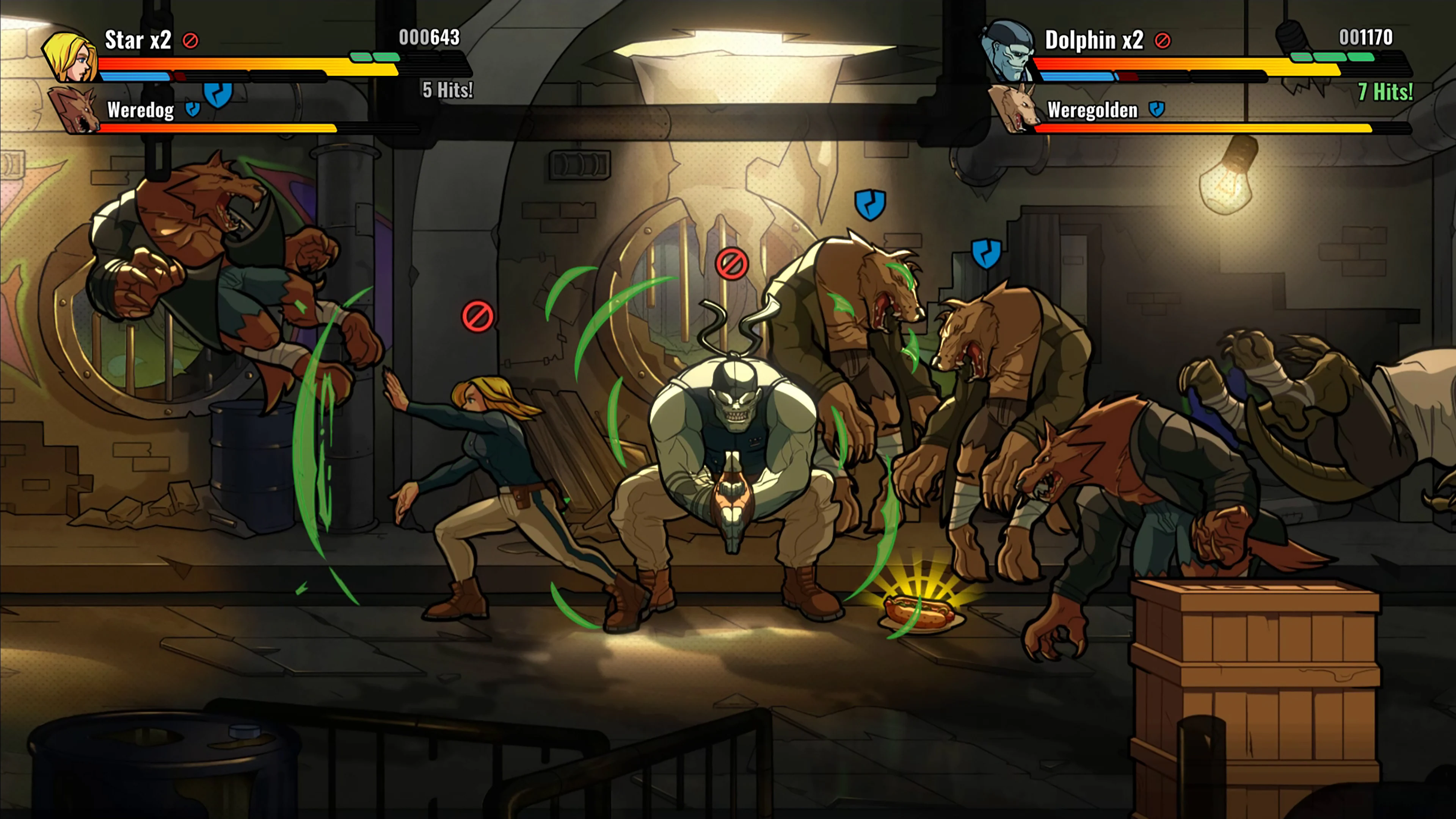Expand Dolphin's score counter showing 001170
Image resolution: width=1456 pixels, height=819 pixels.
tap(1367, 37)
